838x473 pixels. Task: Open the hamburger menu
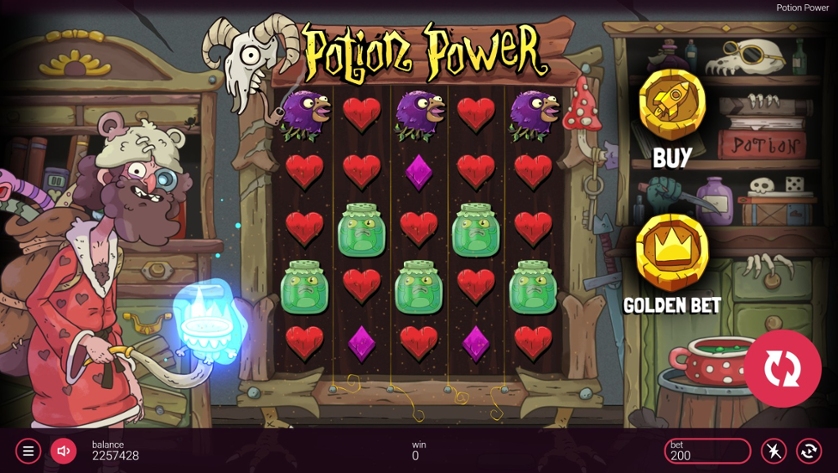click(28, 451)
